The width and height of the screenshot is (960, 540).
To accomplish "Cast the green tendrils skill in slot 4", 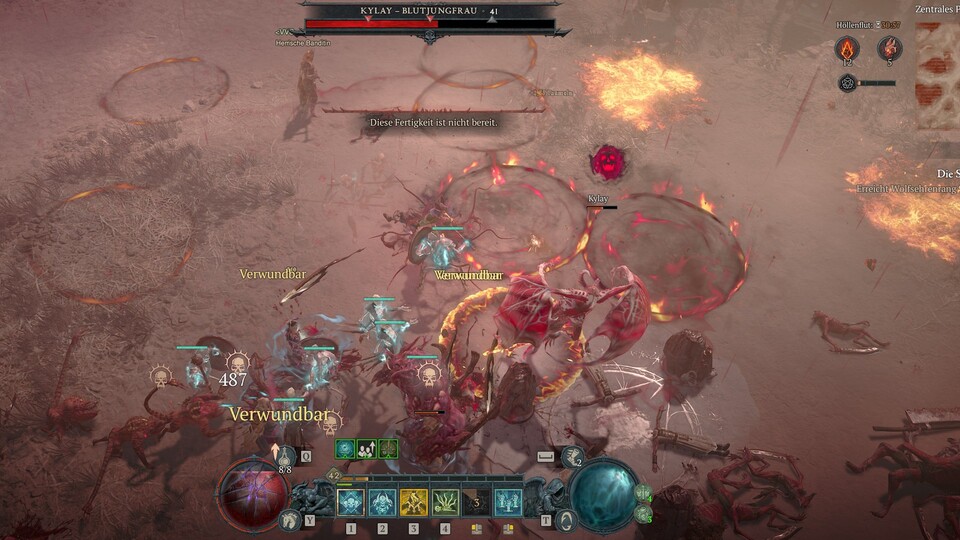I will coord(445,501).
